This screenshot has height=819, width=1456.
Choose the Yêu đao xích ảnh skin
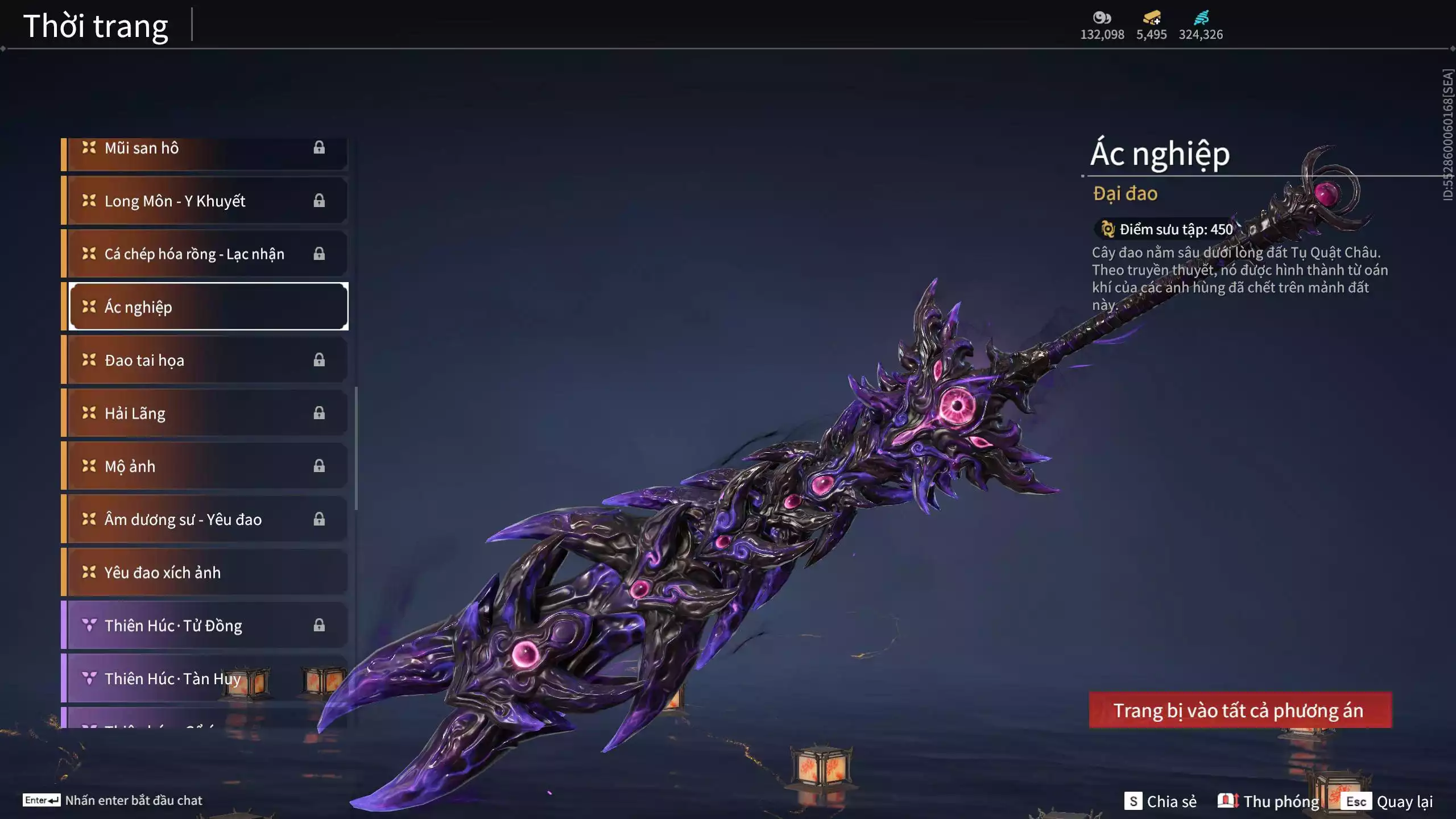tap(205, 572)
